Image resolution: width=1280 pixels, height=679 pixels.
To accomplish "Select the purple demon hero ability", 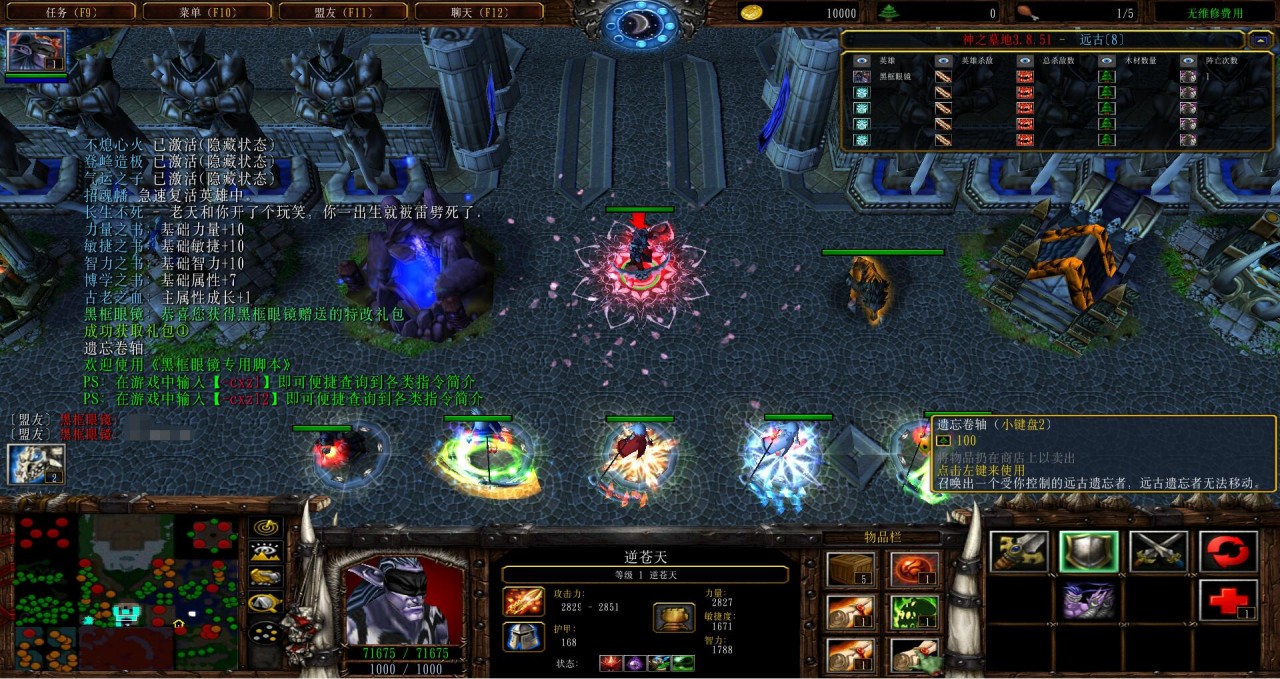I will point(1089,600).
